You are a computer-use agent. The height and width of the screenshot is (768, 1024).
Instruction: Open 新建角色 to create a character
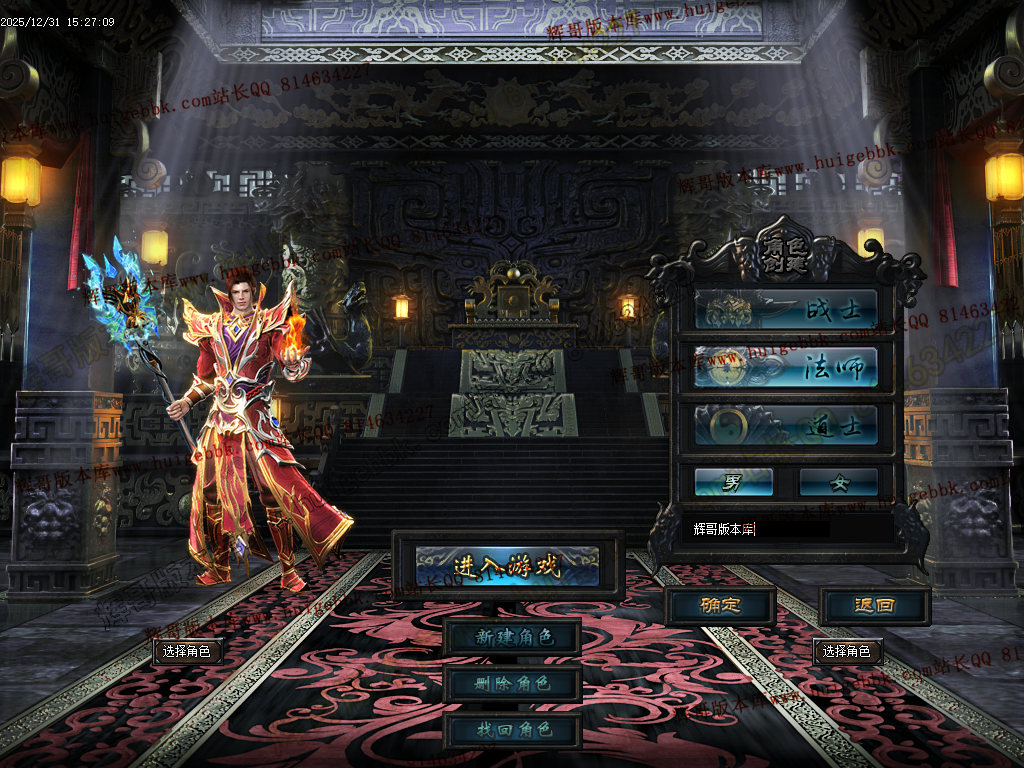click(x=512, y=637)
